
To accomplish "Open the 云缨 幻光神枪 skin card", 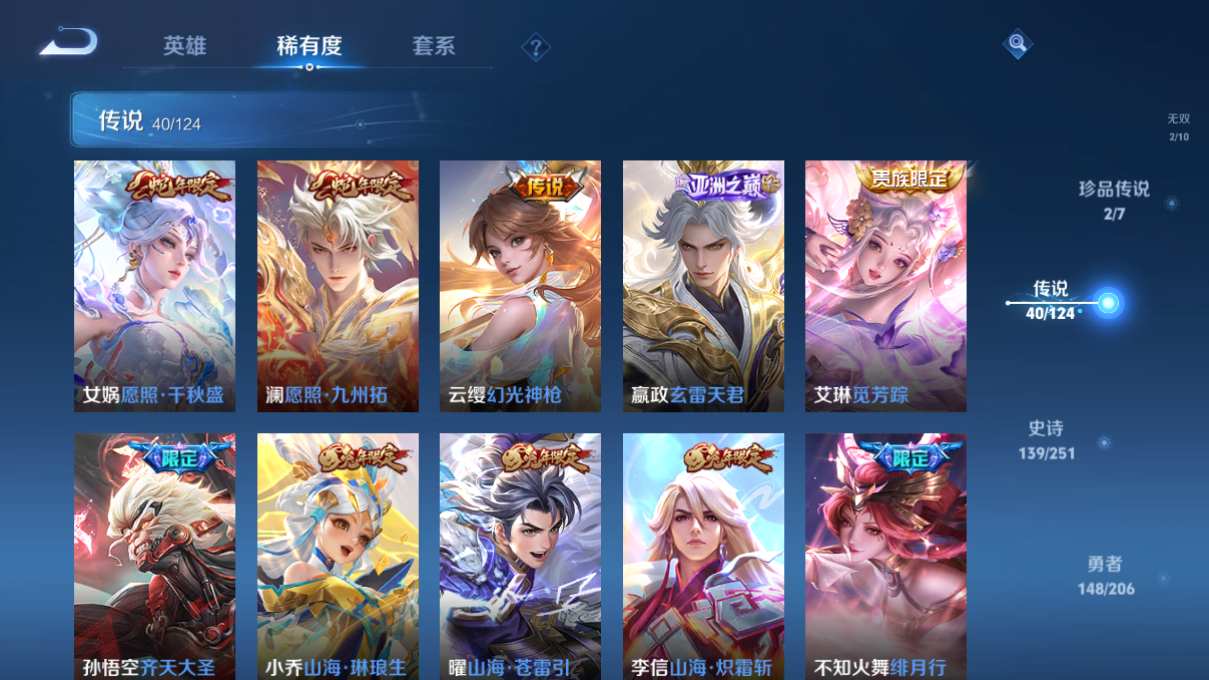I will point(520,286).
